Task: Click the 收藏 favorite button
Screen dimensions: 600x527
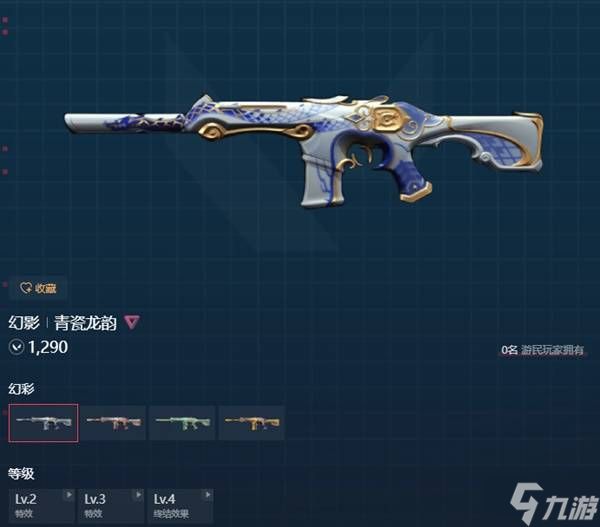Action: click(38, 288)
